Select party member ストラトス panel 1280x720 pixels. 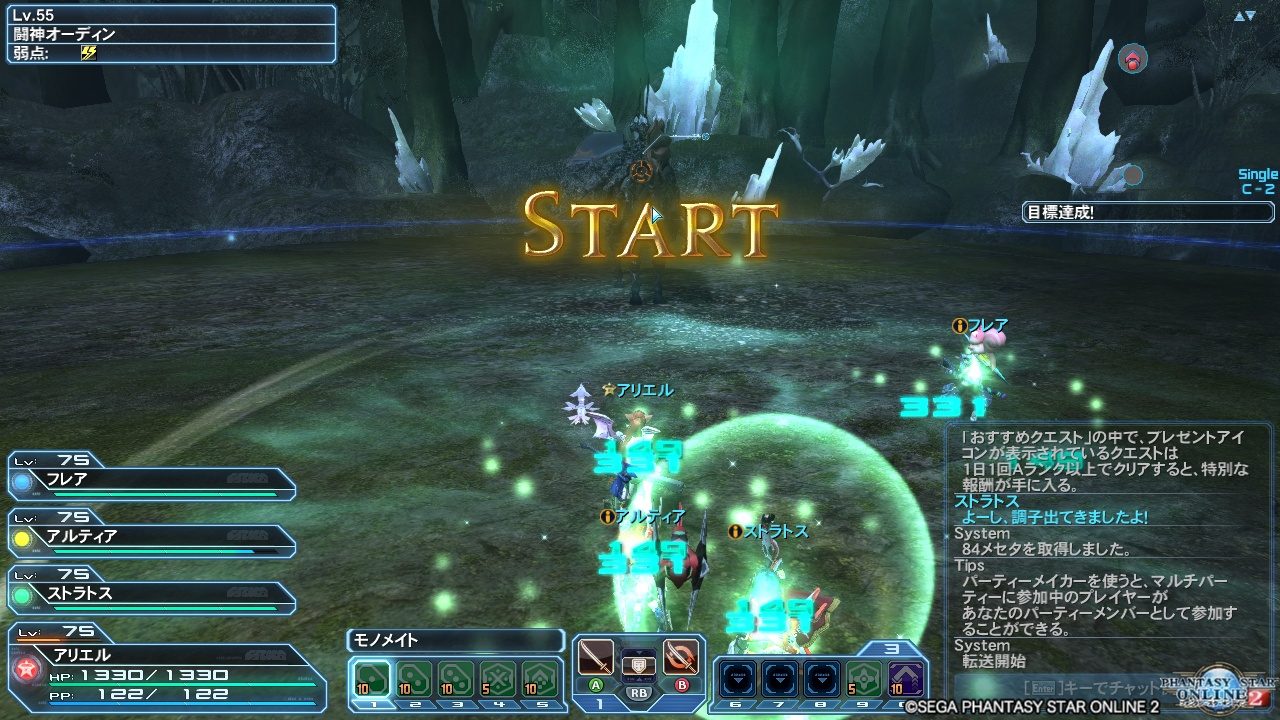pyautogui.click(x=152, y=594)
